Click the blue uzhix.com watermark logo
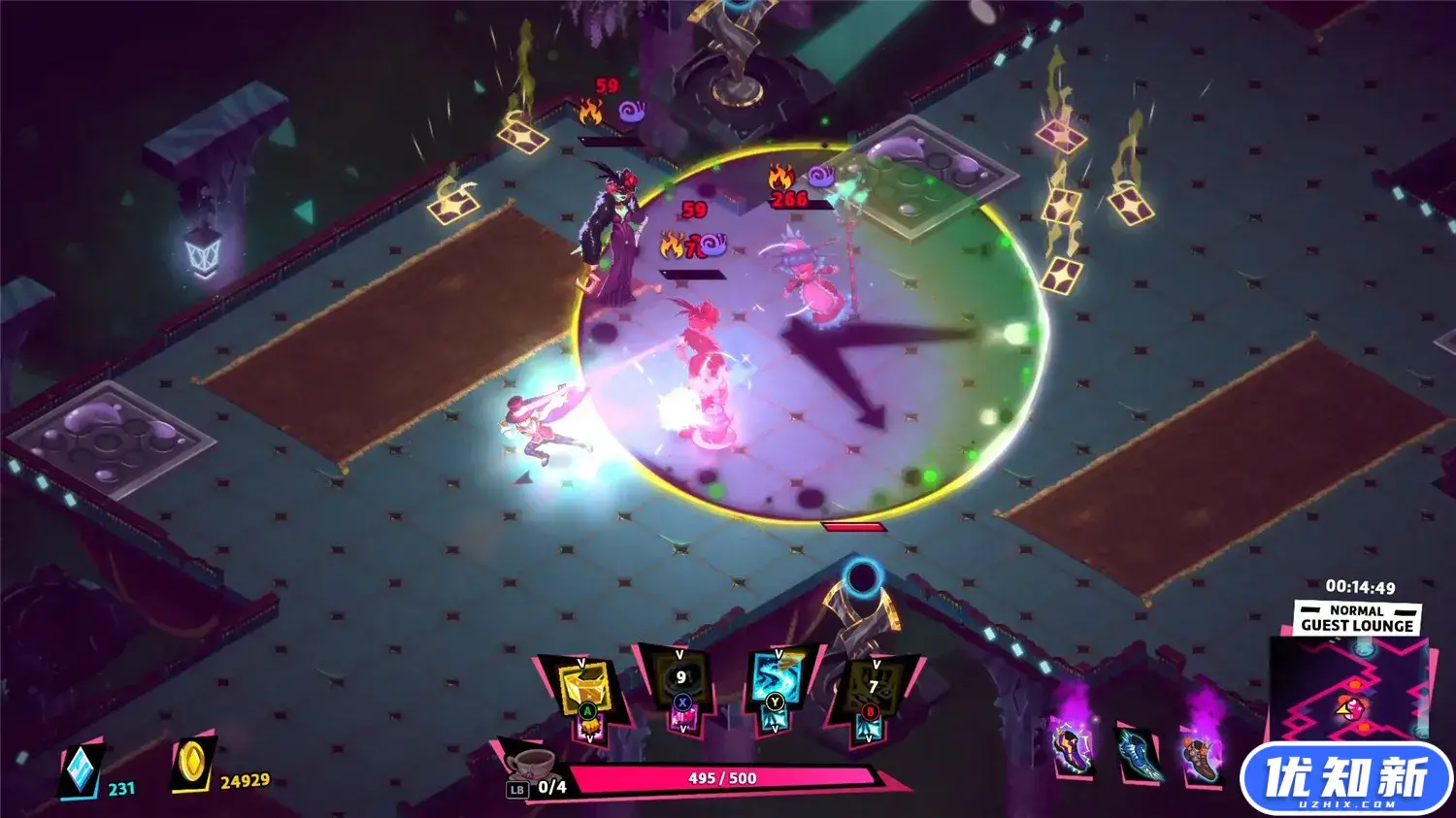The width and height of the screenshot is (1456, 818). coord(1345,779)
